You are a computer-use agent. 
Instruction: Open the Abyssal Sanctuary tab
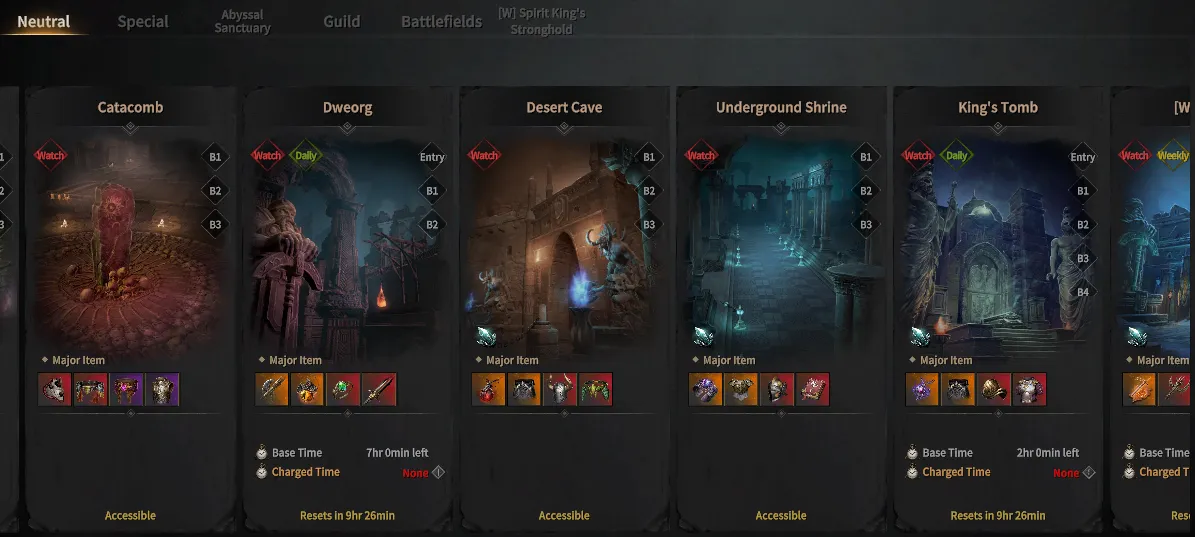pos(242,22)
